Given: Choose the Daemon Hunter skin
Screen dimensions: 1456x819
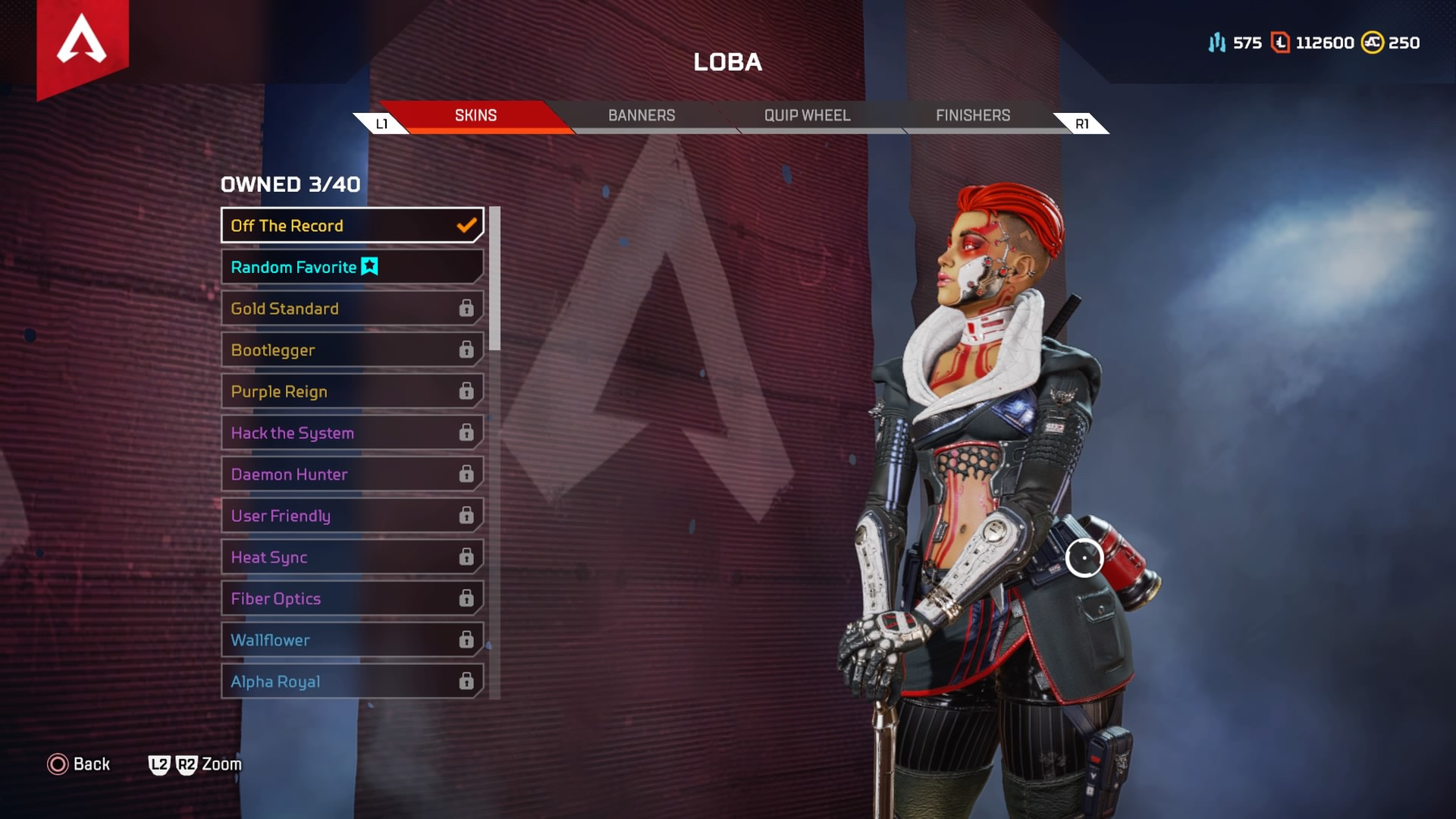Looking at the screenshot, I should tap(352, 475).
